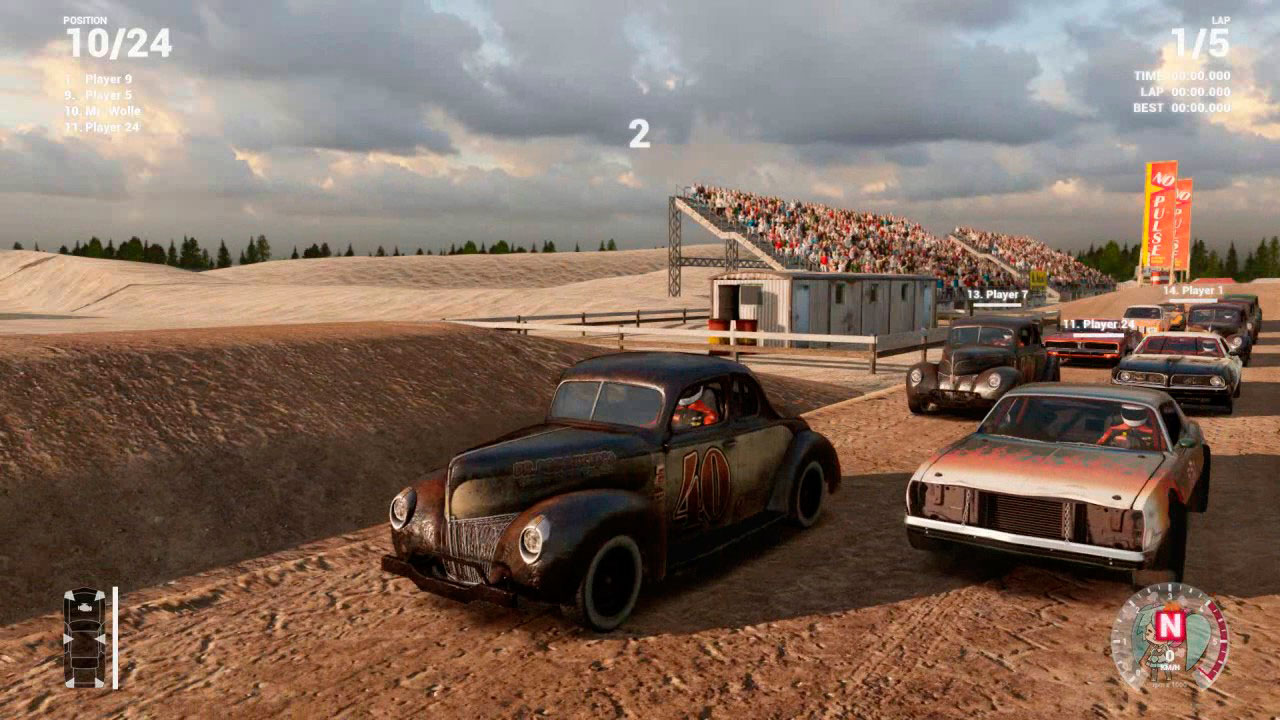
Task: Choose the Mr. Wolle leaderboard row
Action: tap(104, 111)
